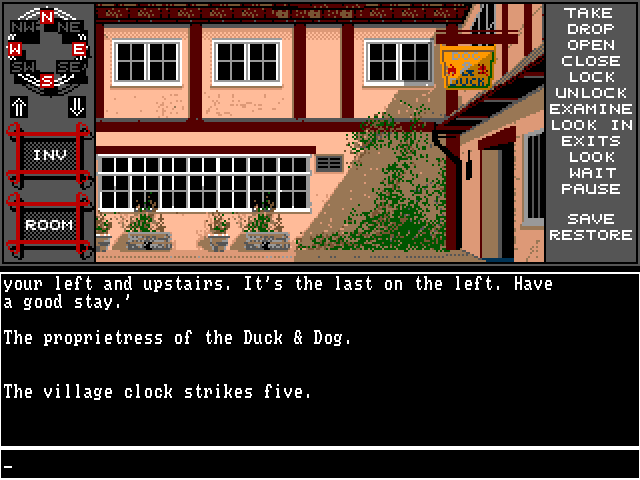Choose the LOOK IN command

(591, 125)
